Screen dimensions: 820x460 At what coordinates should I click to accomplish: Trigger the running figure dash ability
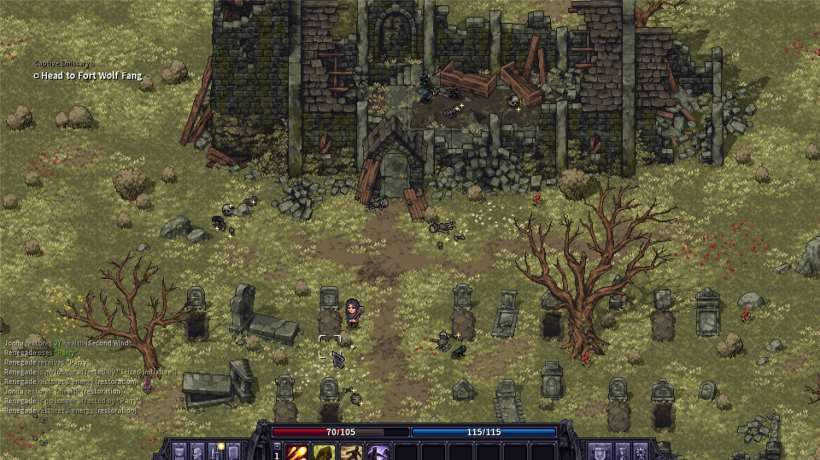coord(350,452)
